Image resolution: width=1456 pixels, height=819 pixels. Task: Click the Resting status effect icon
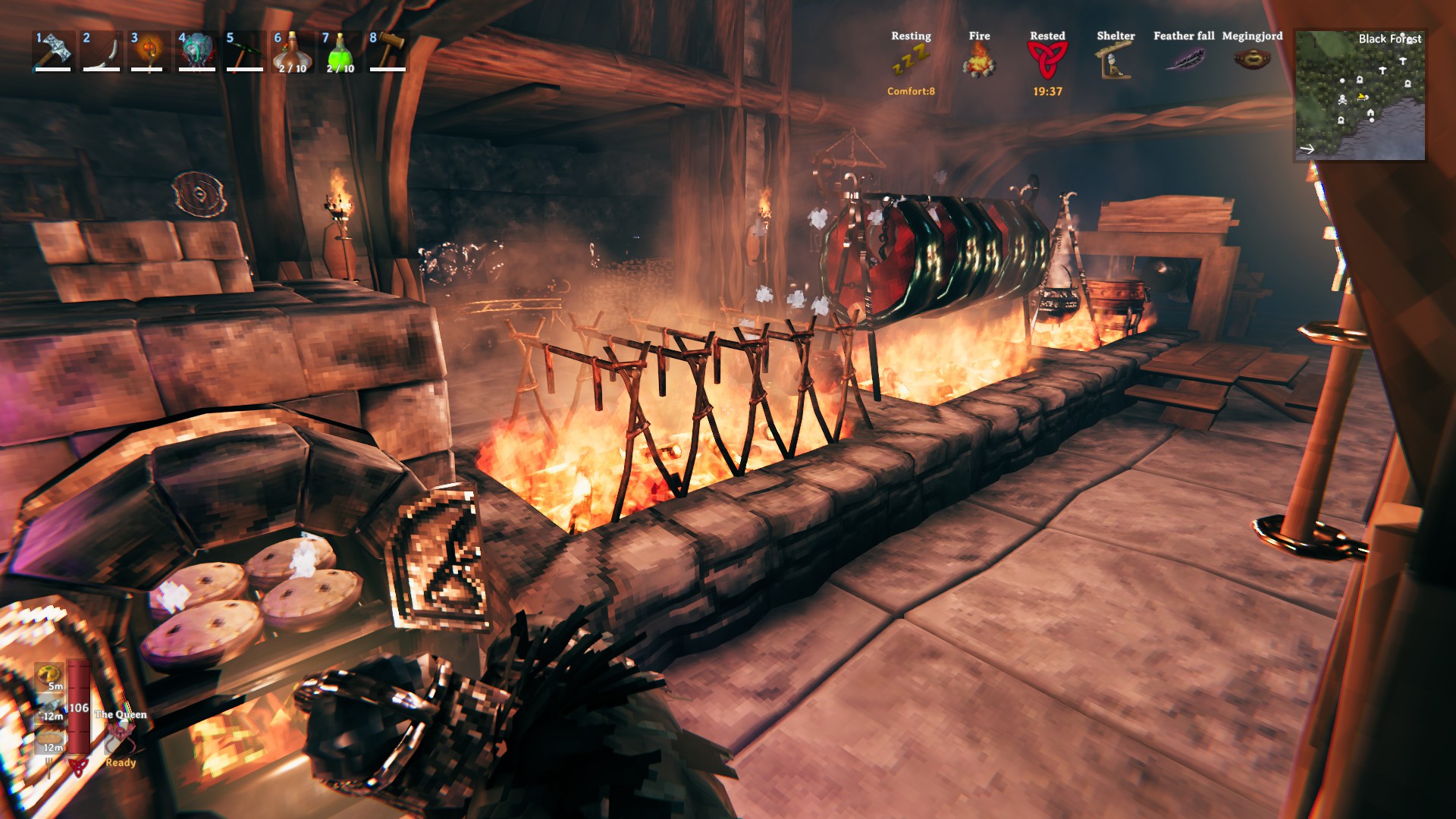pyautogui.click(x=910, y=59)
